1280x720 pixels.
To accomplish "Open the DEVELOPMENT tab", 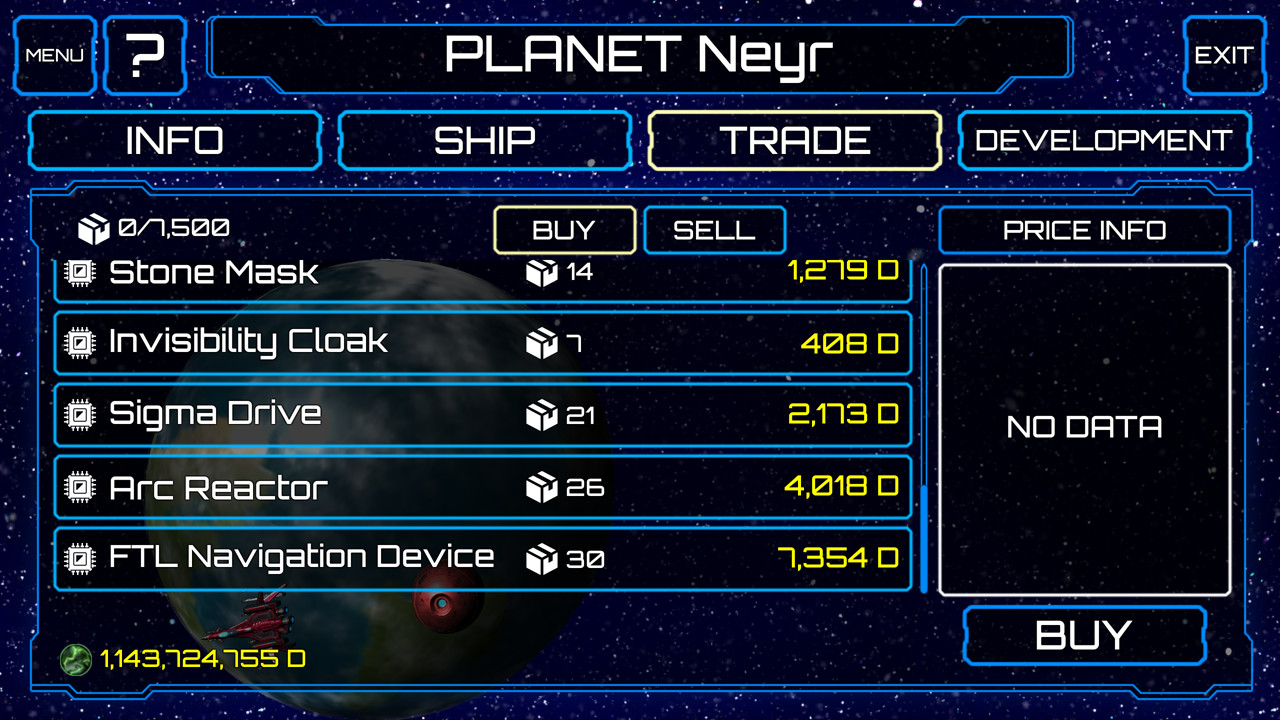I will point(1103,140).
